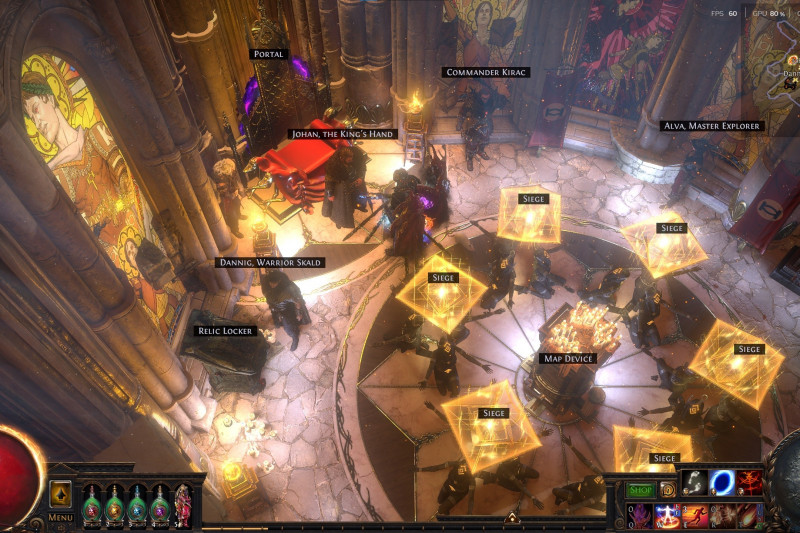
Task: Click the Map Device name label
Action: click(x=568, y=358)
